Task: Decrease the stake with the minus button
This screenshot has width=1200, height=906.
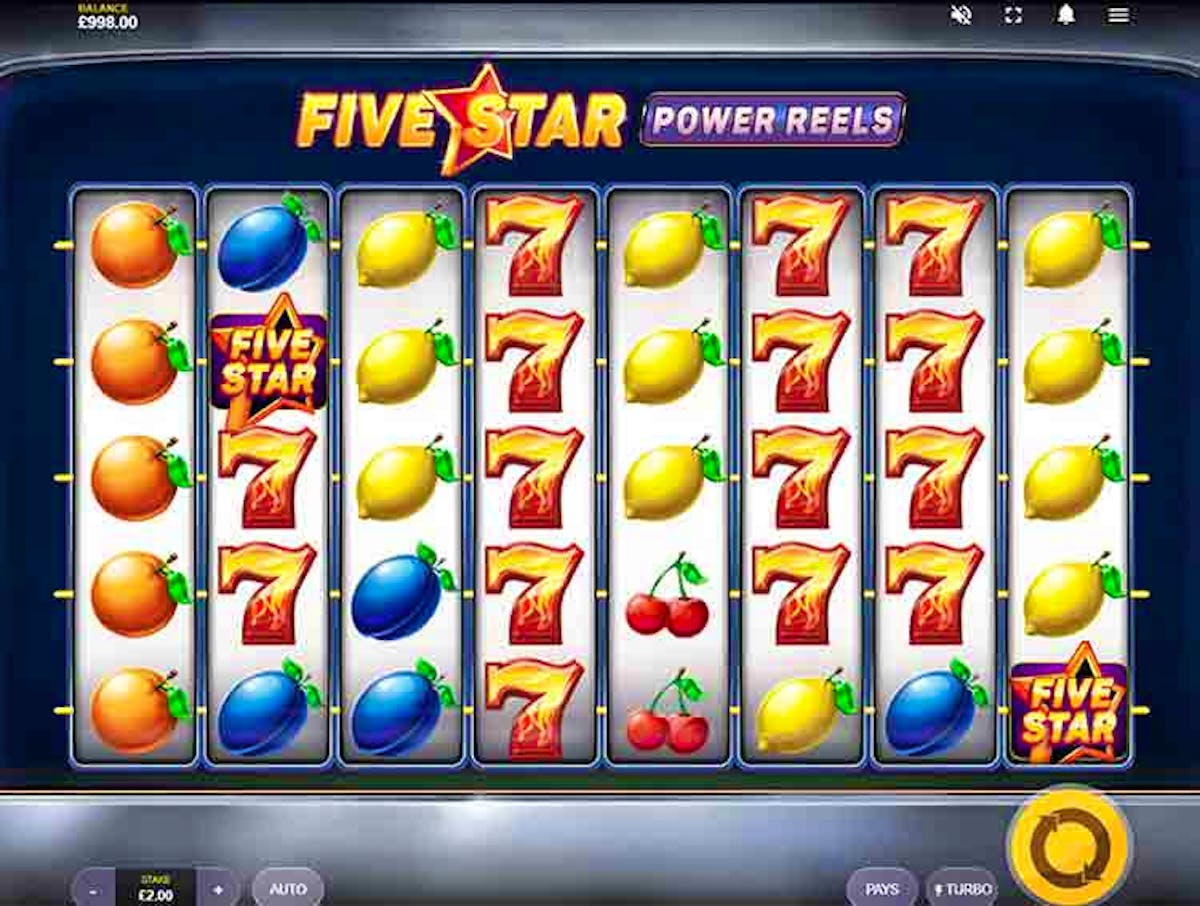Action: tap(93, 888)
